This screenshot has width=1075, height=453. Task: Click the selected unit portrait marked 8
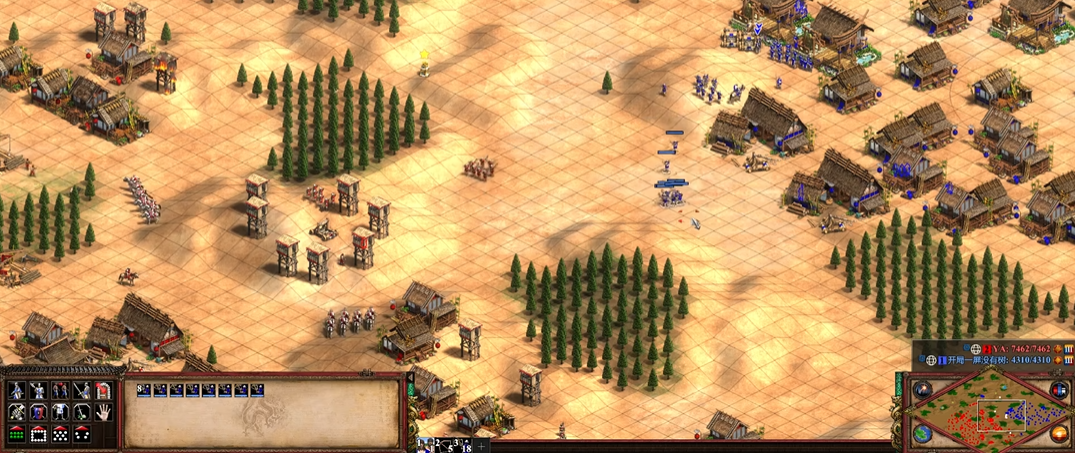click(x=144, y=391)
